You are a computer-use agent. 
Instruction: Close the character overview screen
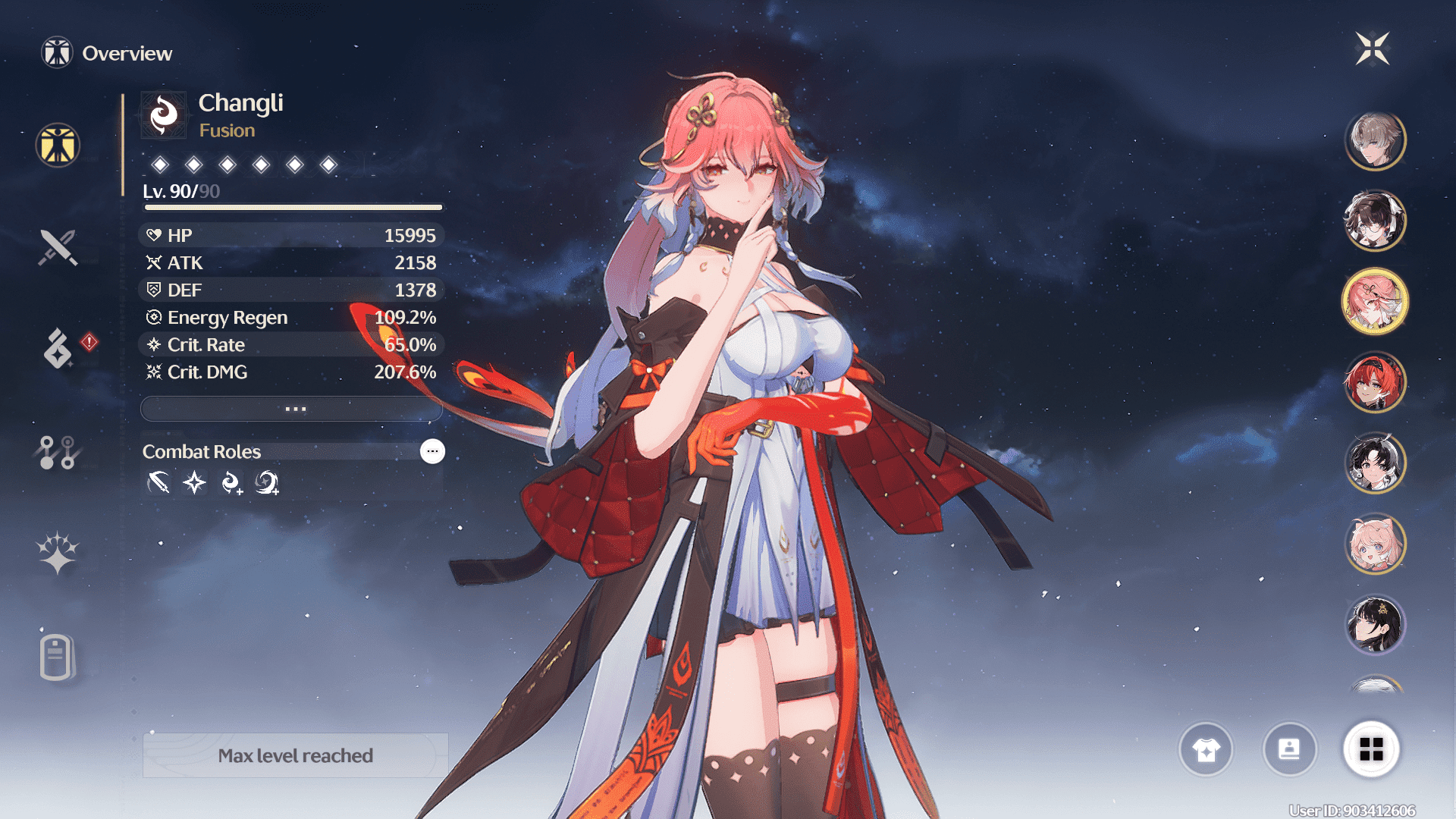point(1373,49)
